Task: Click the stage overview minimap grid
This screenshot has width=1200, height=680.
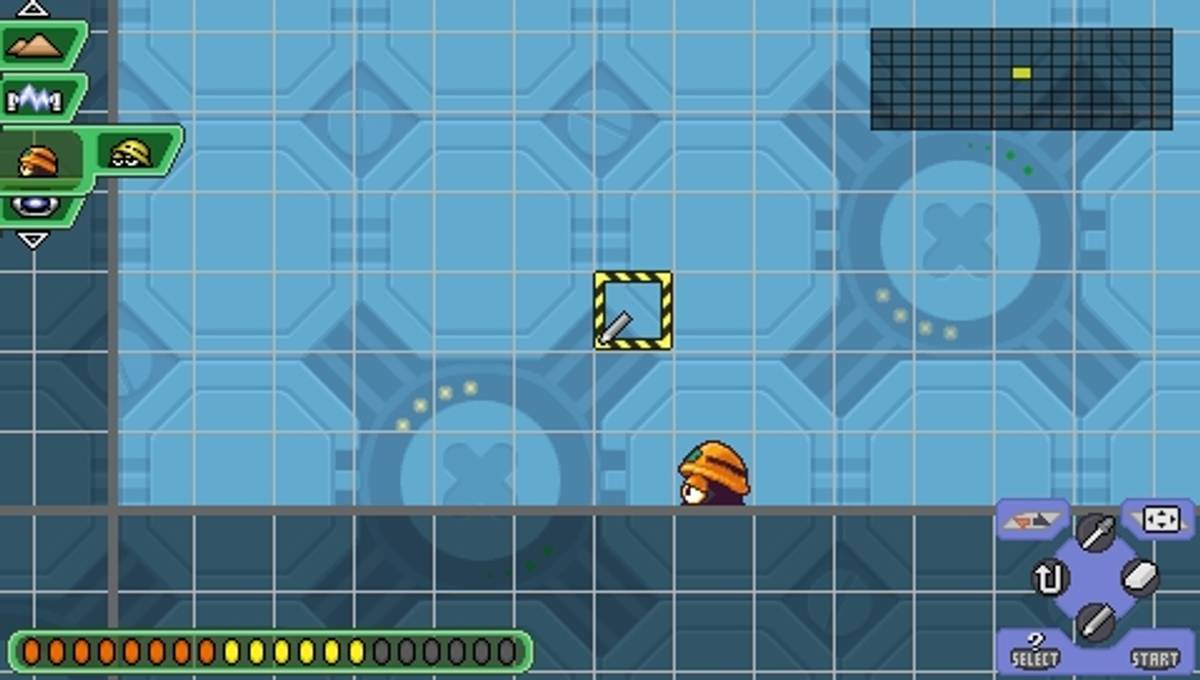Action: tap(1021, 79)
